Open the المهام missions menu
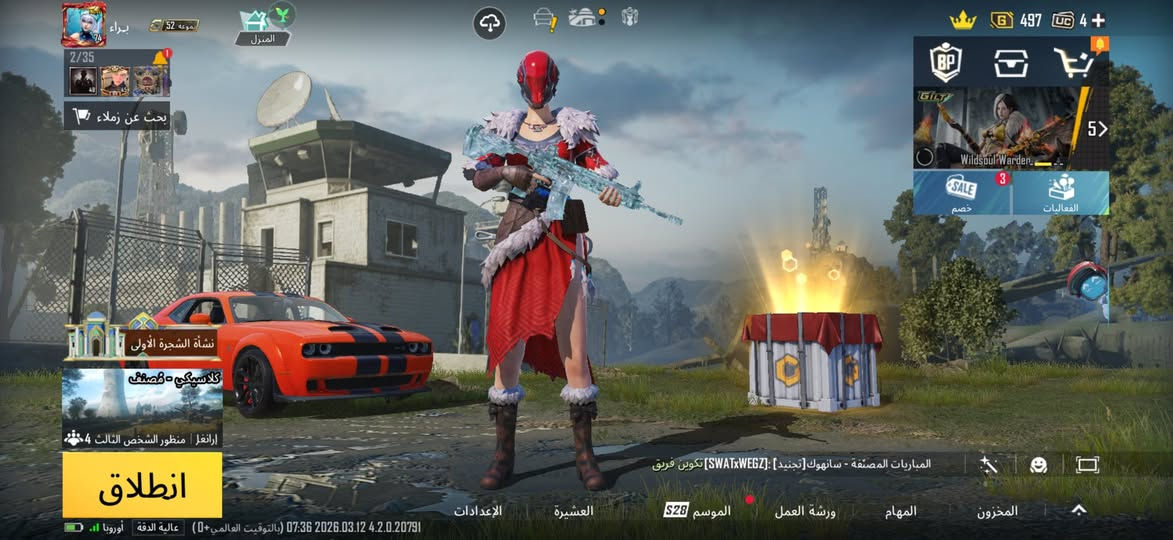 pos(900,511)
